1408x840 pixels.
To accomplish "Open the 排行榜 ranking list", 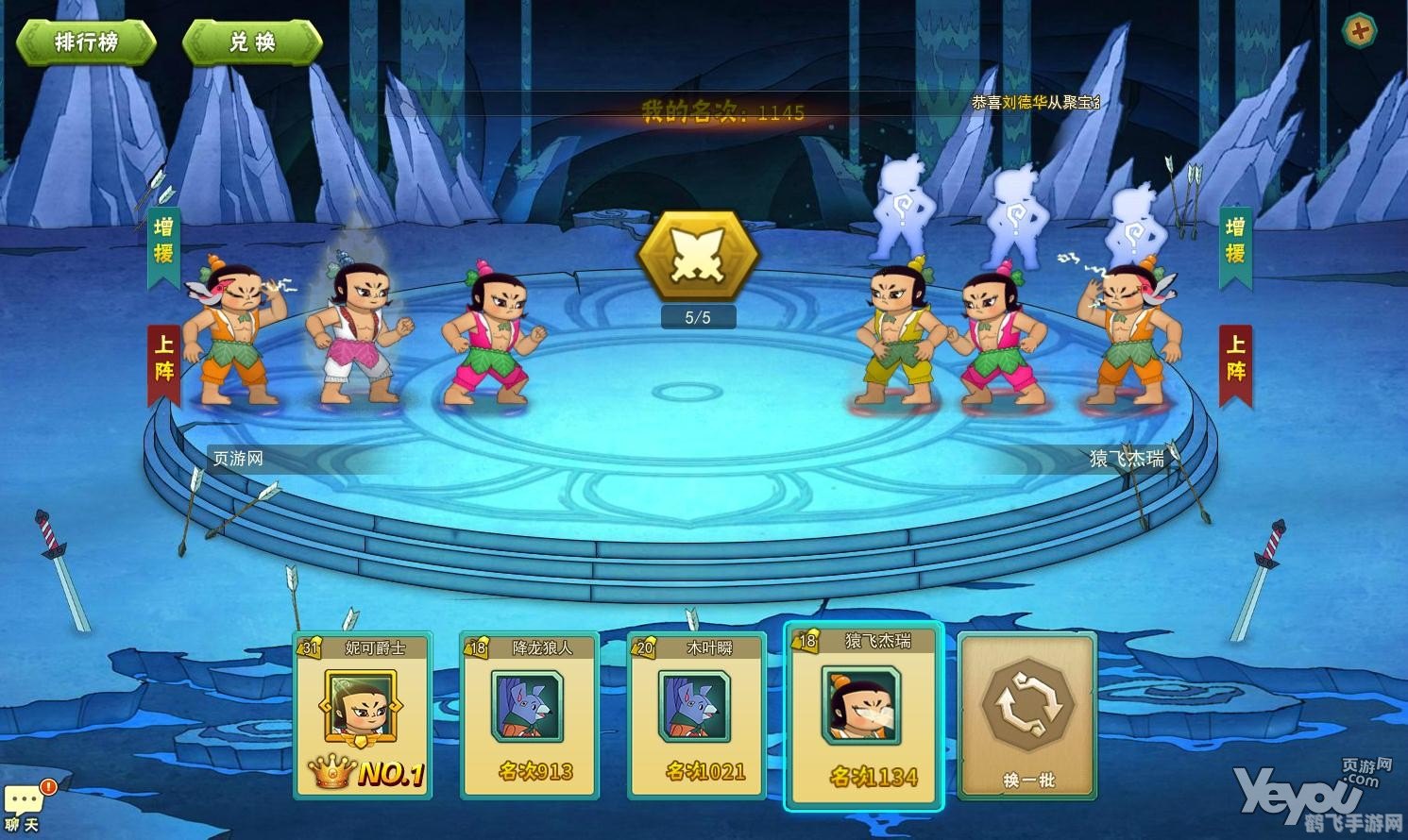I will [x=86, y=42].
